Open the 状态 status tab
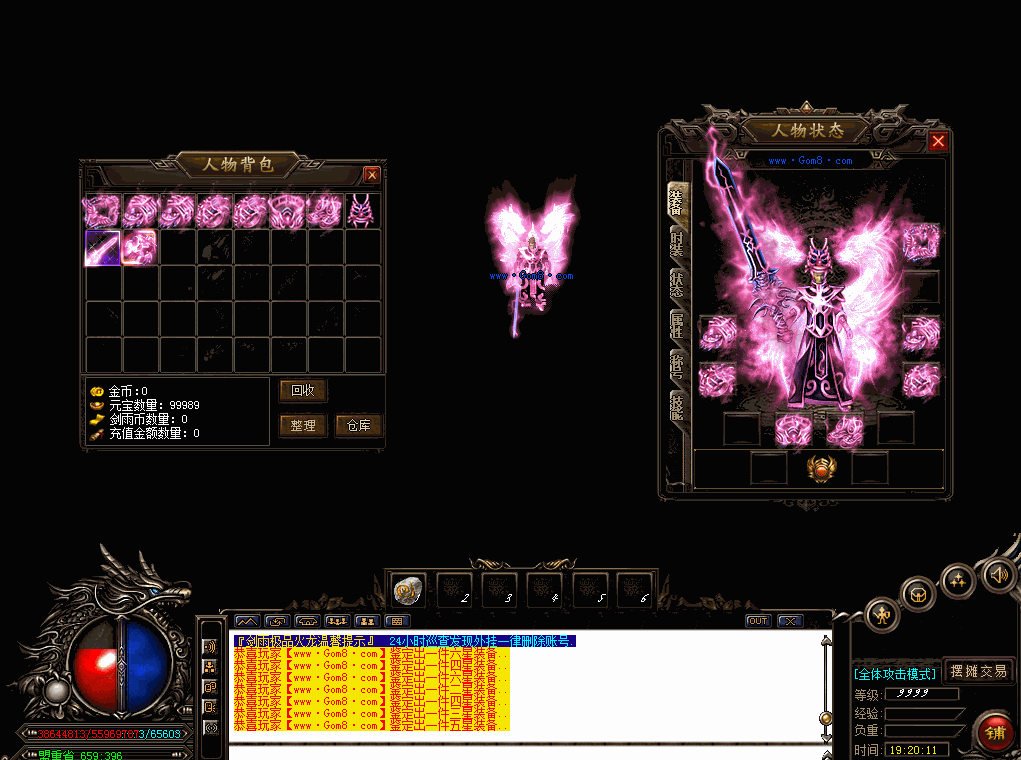Screen dimensions: 1021x760 pos(678,285)
